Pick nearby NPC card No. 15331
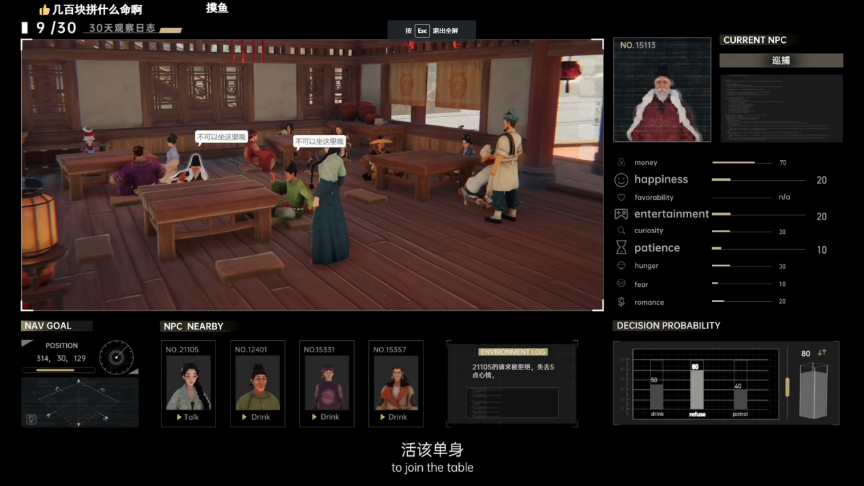This screenshot has height=486, width=864. point(326,384)
